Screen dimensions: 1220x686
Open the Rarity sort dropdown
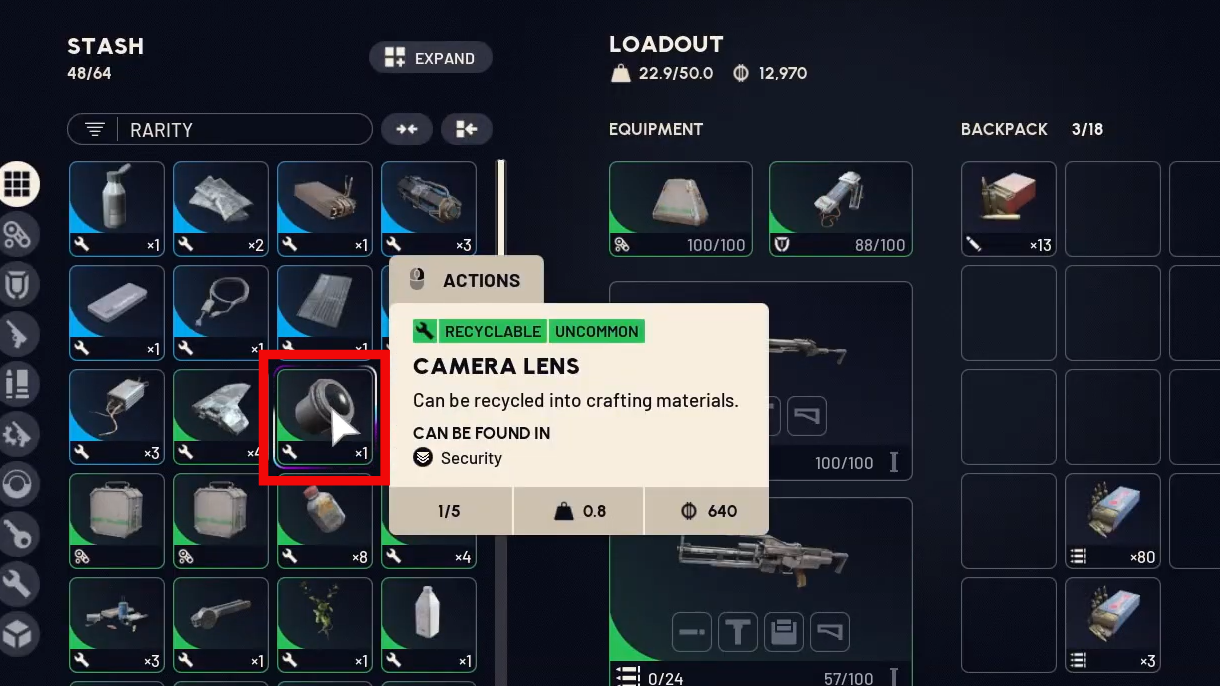pos(220,129)
